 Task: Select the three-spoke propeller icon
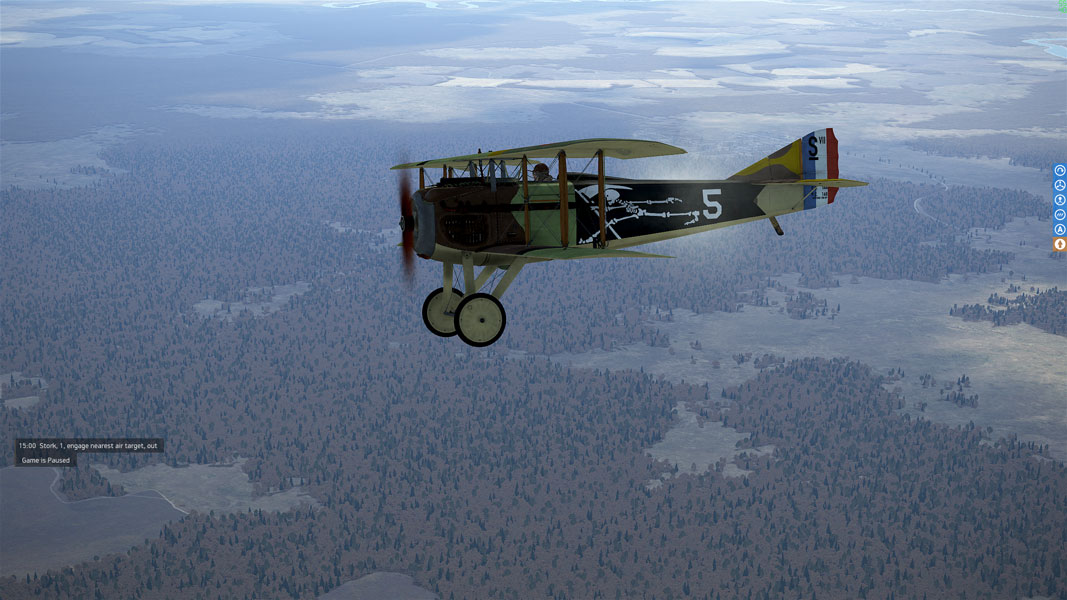coord(1060,185)
